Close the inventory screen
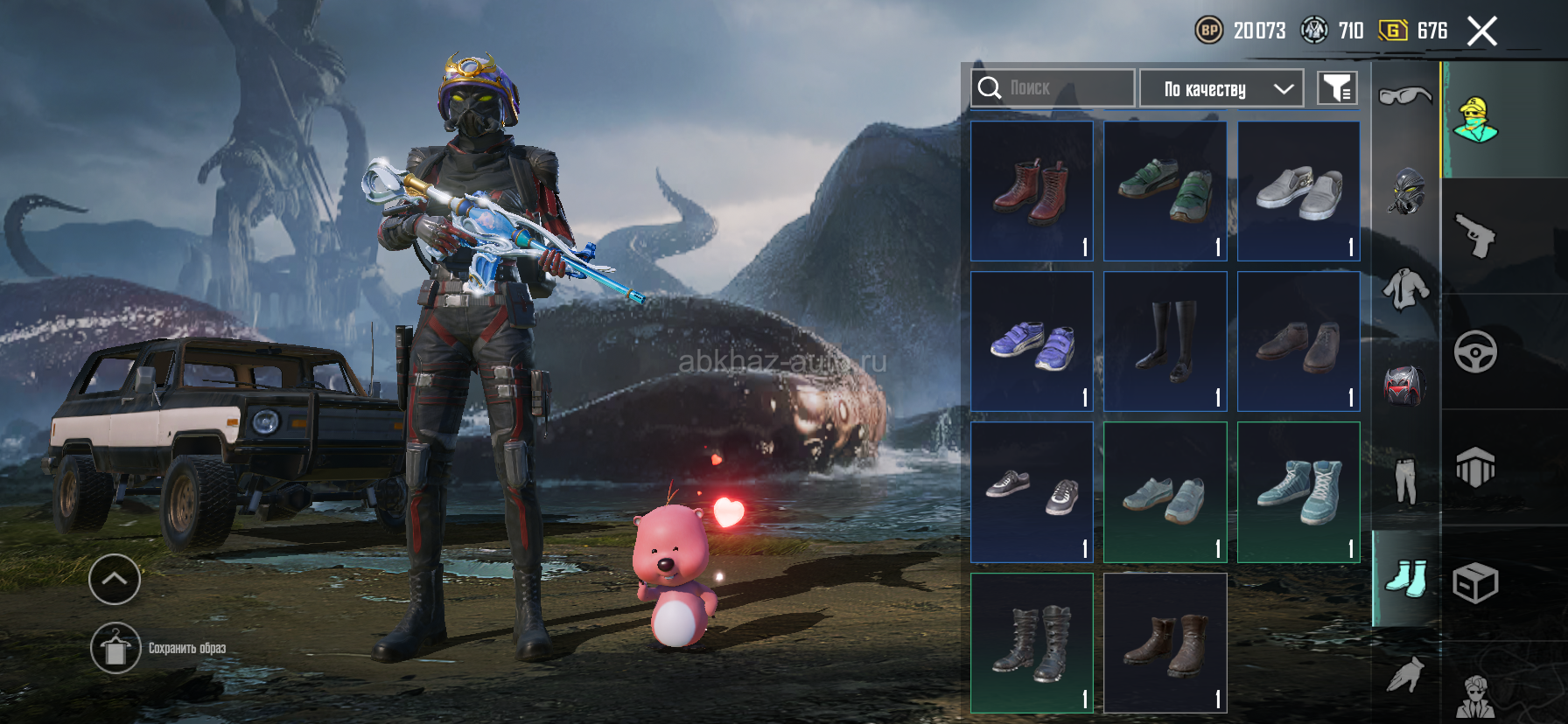The image size is (1568, 724). pyautogui.click(x=1481, y=32)
